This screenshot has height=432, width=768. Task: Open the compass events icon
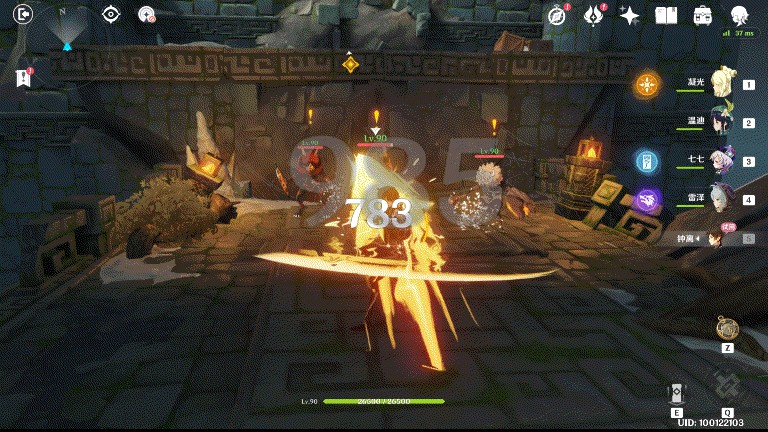click(559, 15)
